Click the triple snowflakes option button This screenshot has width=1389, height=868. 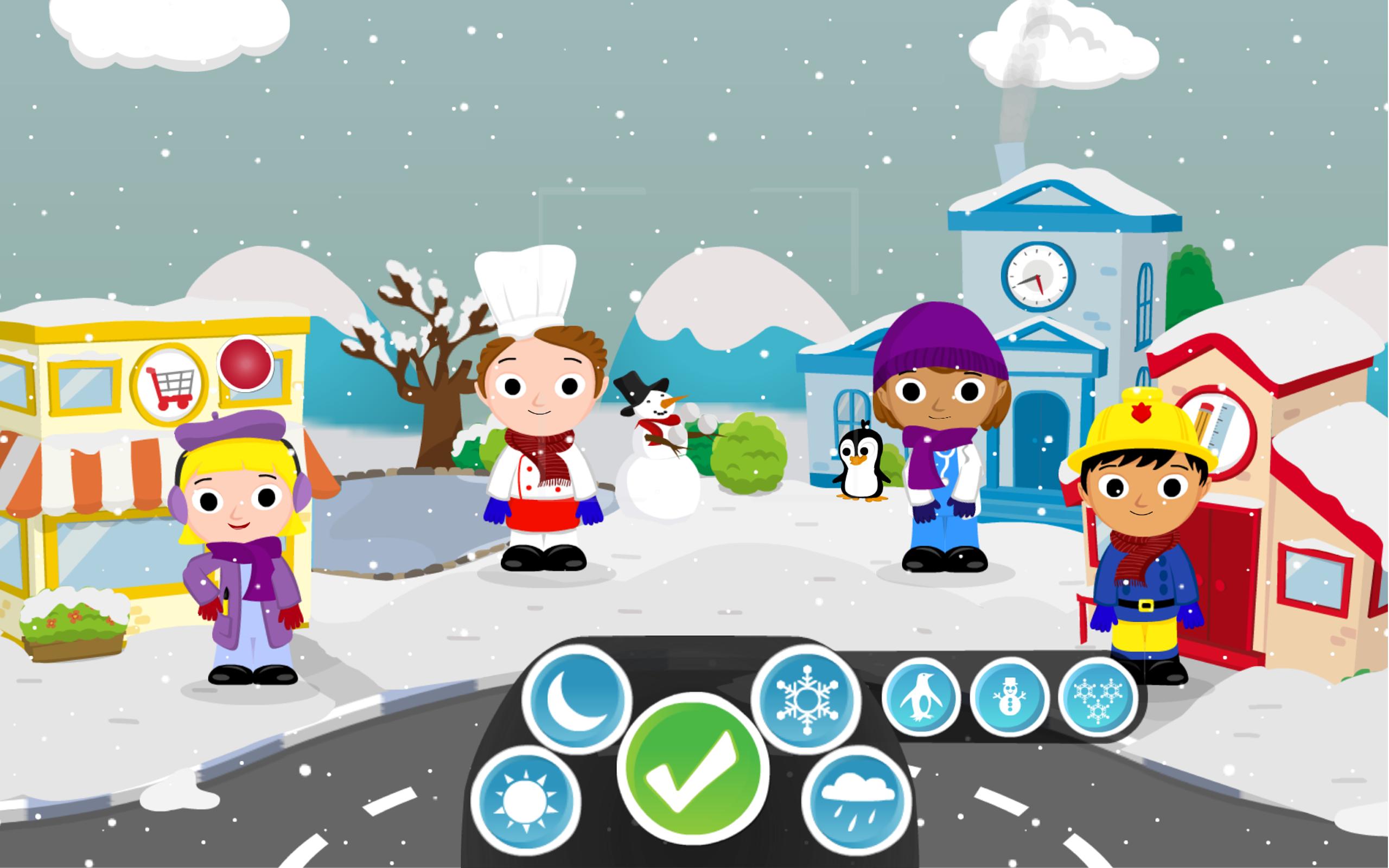[1098, 698]
